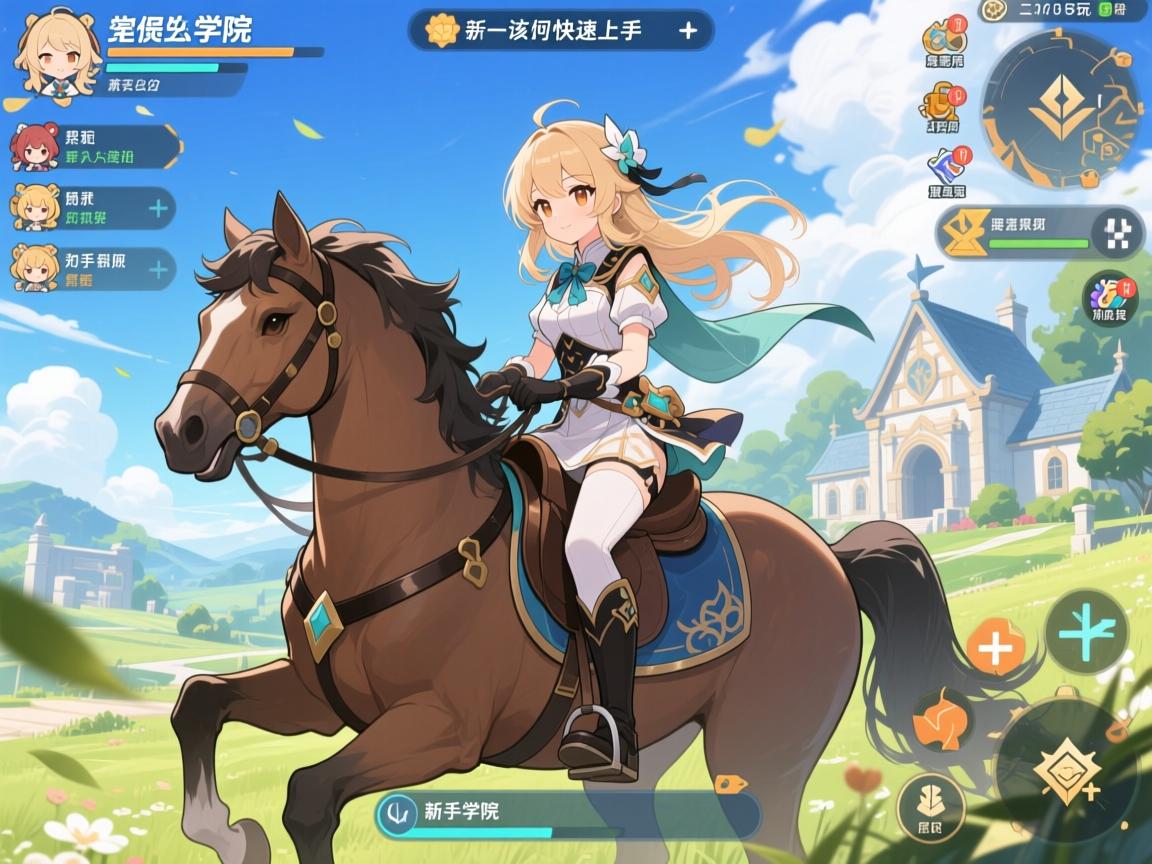Click the currency display's green button

[x=1105, y=9]
